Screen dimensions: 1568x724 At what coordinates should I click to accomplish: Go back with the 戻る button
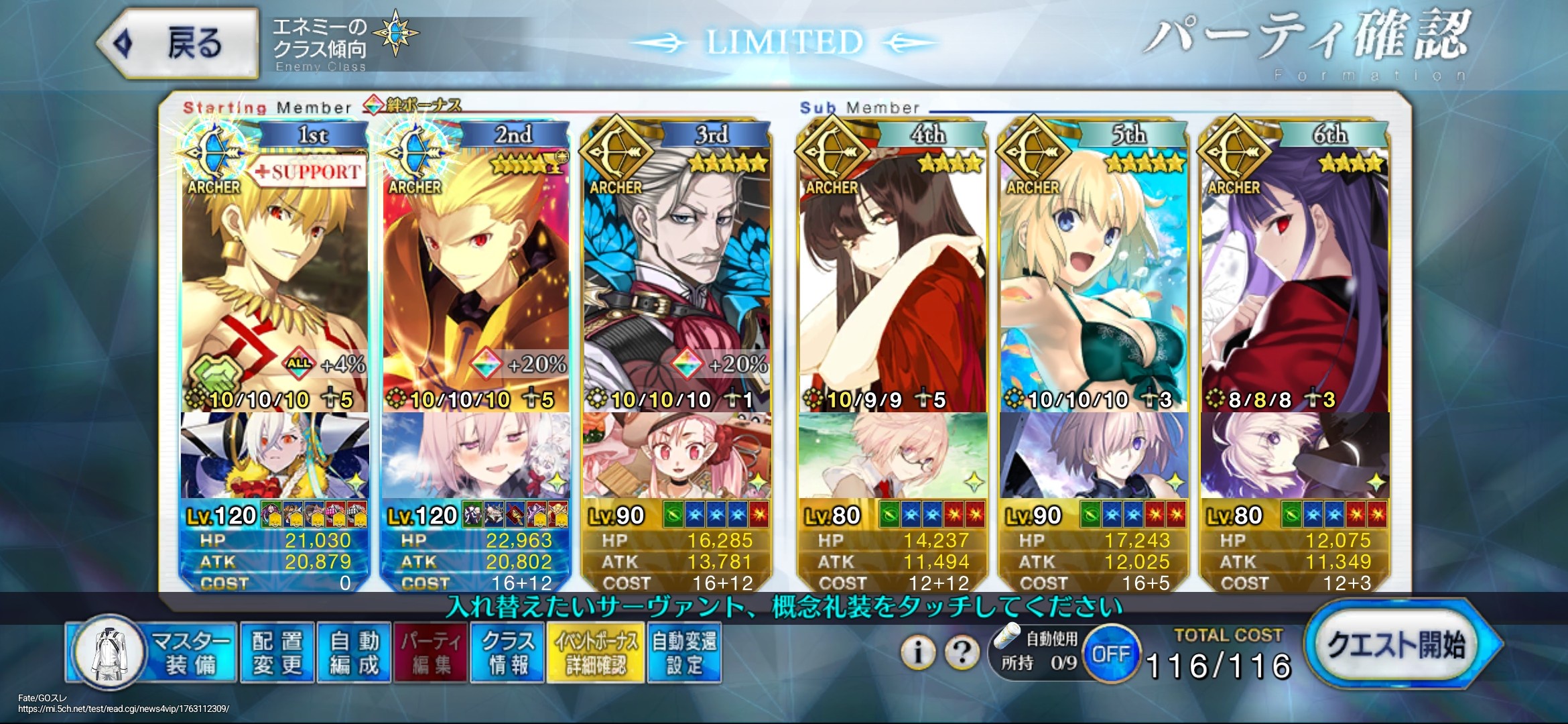pyautogui.click(x=178, y=44)
